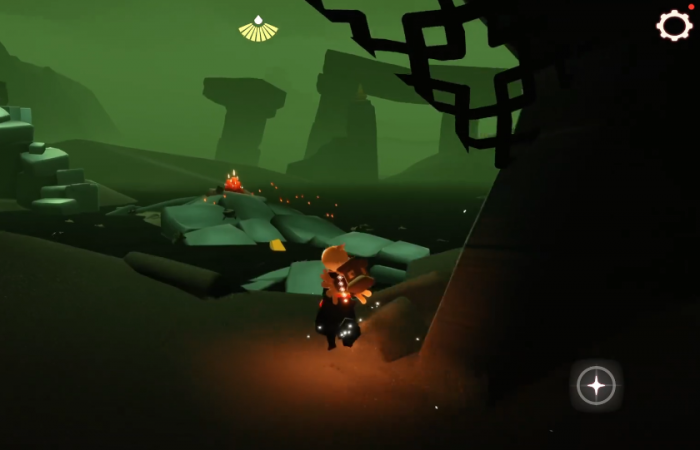This screenshot has width=700, height=450.
Task: Tap the four-point star emote button
Action: (x=596, y=385)
